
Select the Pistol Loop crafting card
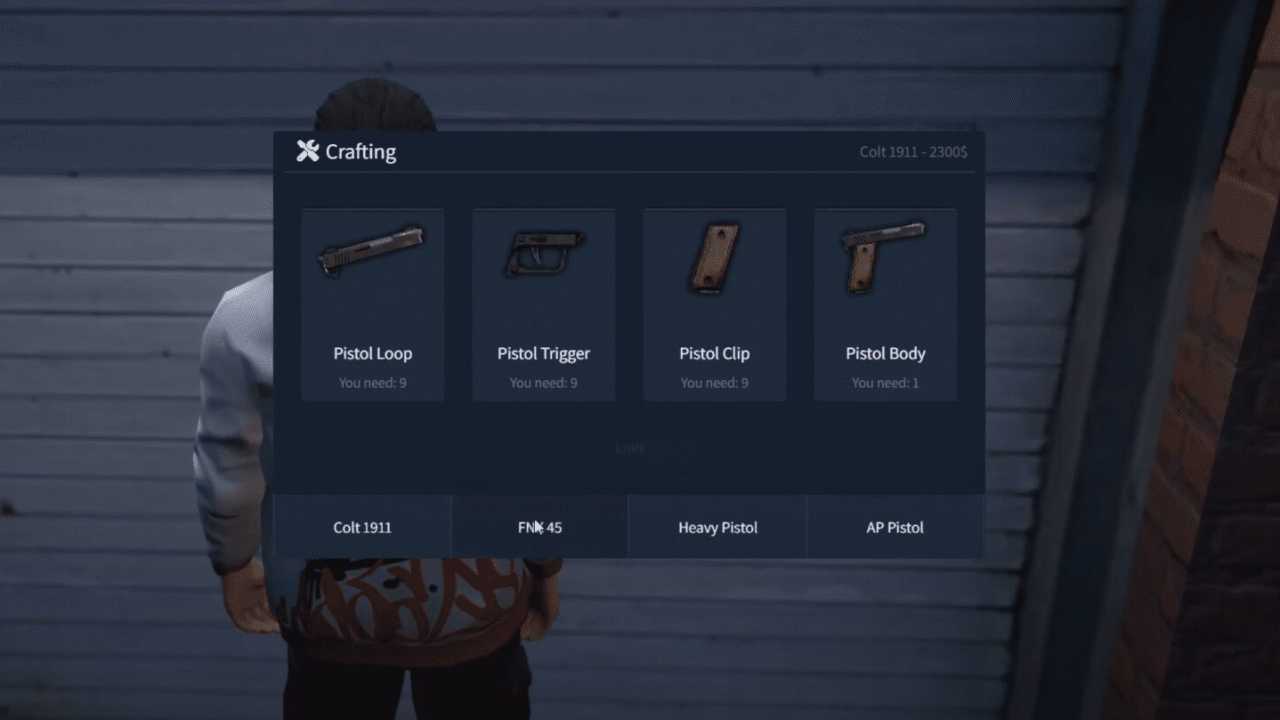point(372,305)
